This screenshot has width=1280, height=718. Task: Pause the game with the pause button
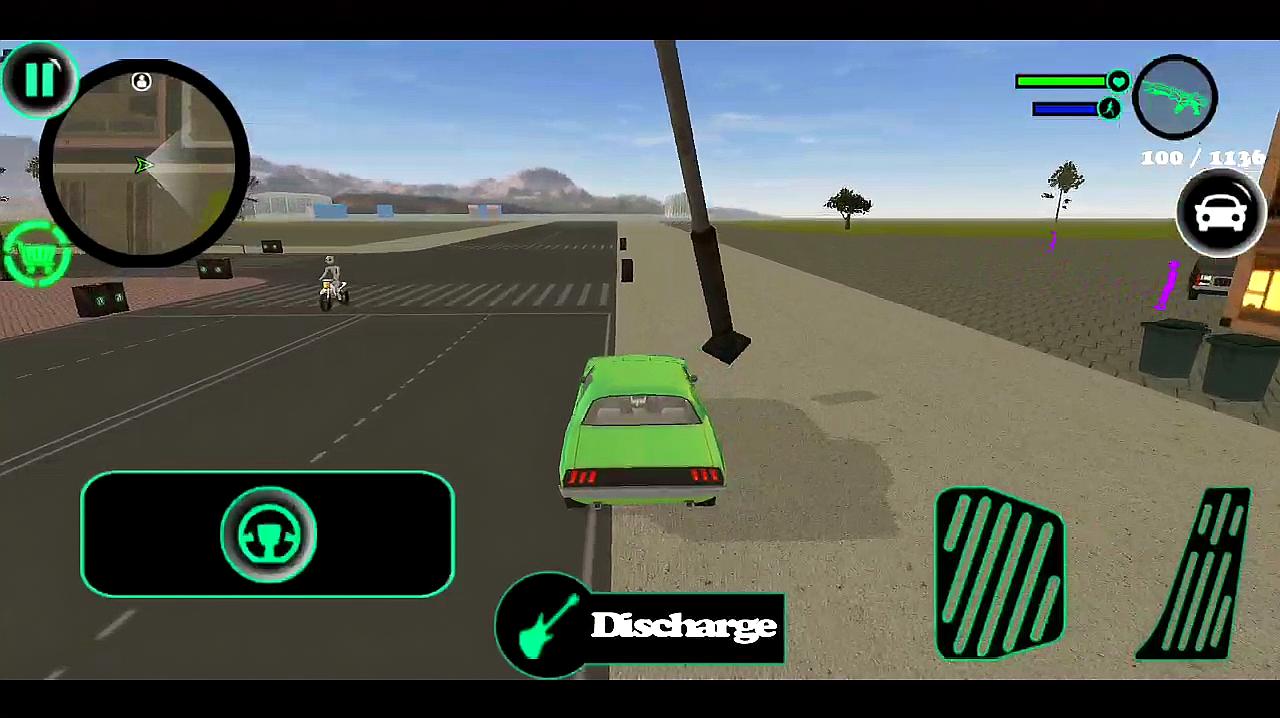[39, 79]
